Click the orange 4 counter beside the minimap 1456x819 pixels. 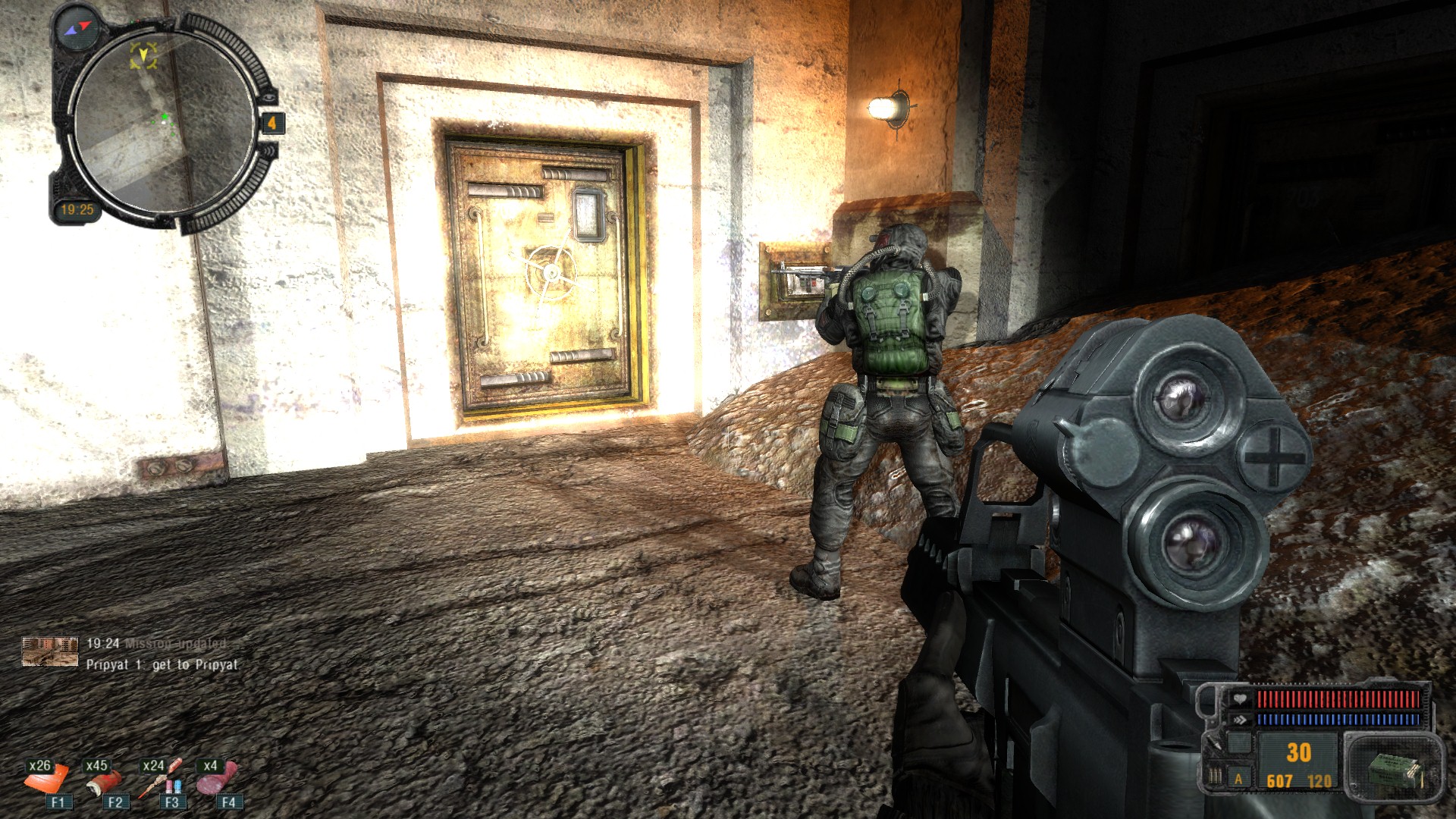tap(271, 123)
